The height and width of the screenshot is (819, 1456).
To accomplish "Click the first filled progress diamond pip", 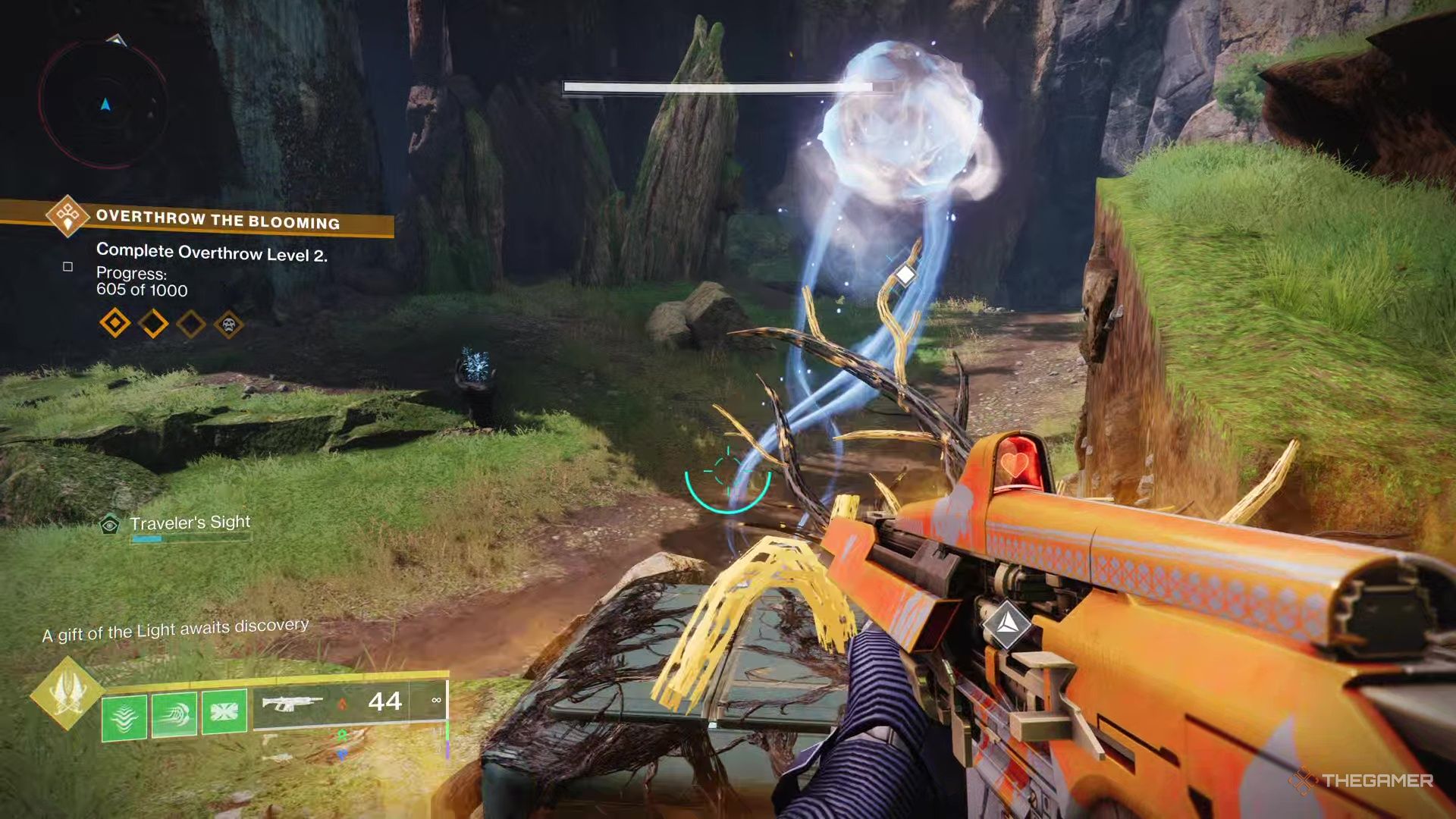I will 114,325.
